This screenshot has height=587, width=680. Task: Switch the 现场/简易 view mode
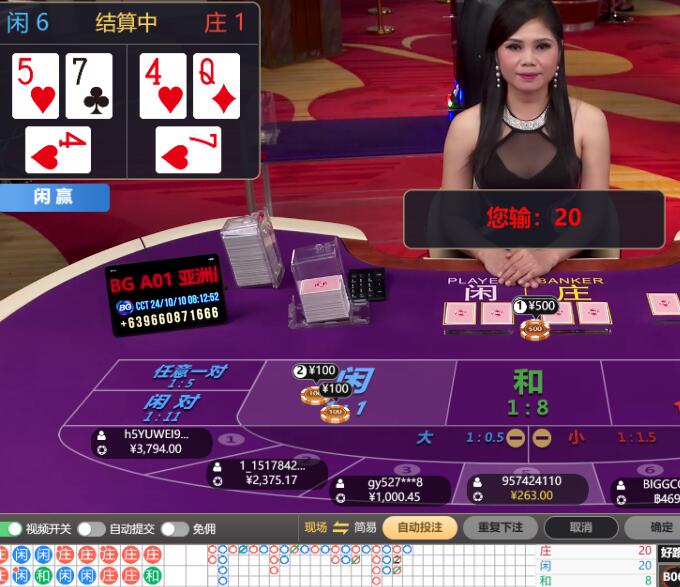tap(340, 528)
